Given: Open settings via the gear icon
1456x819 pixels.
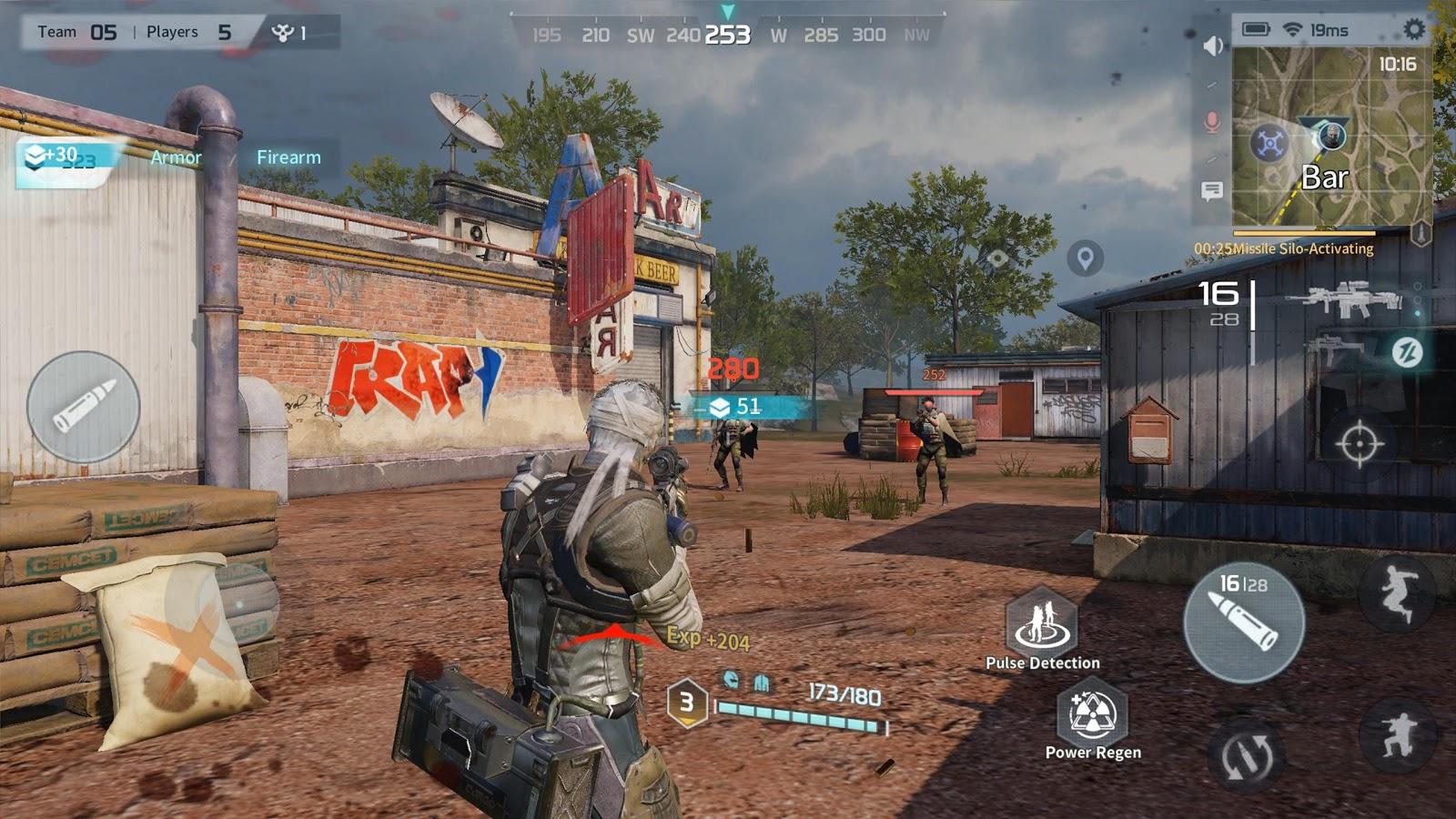Looking at the screenshot, I should [1413, 29].
